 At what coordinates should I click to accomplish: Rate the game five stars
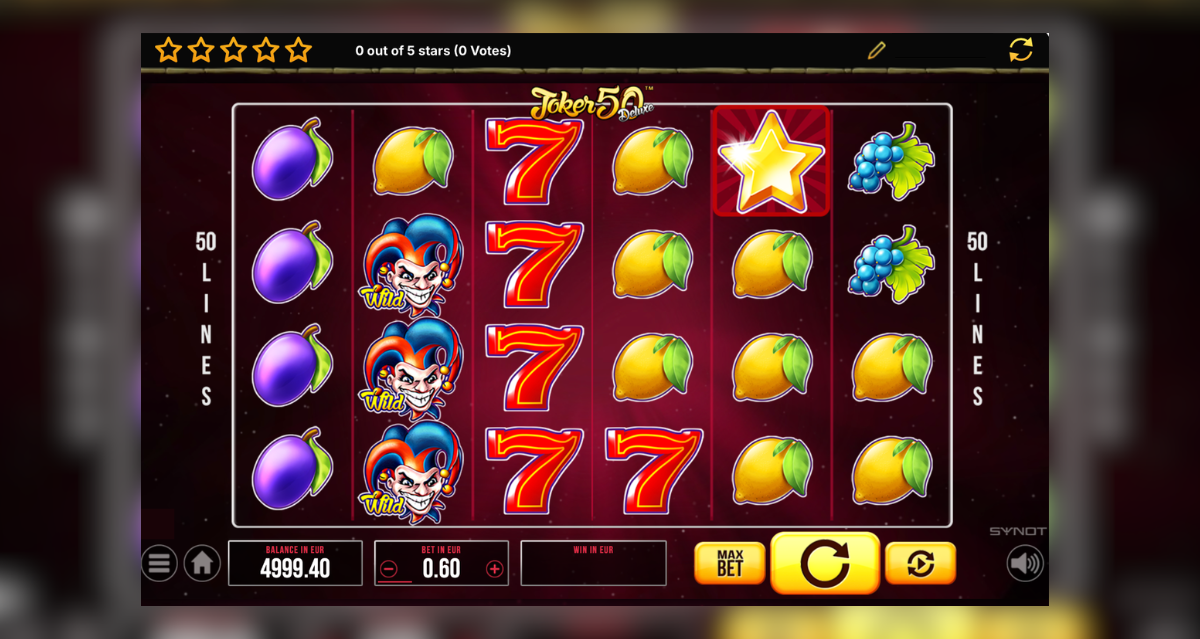click(298, 50)
